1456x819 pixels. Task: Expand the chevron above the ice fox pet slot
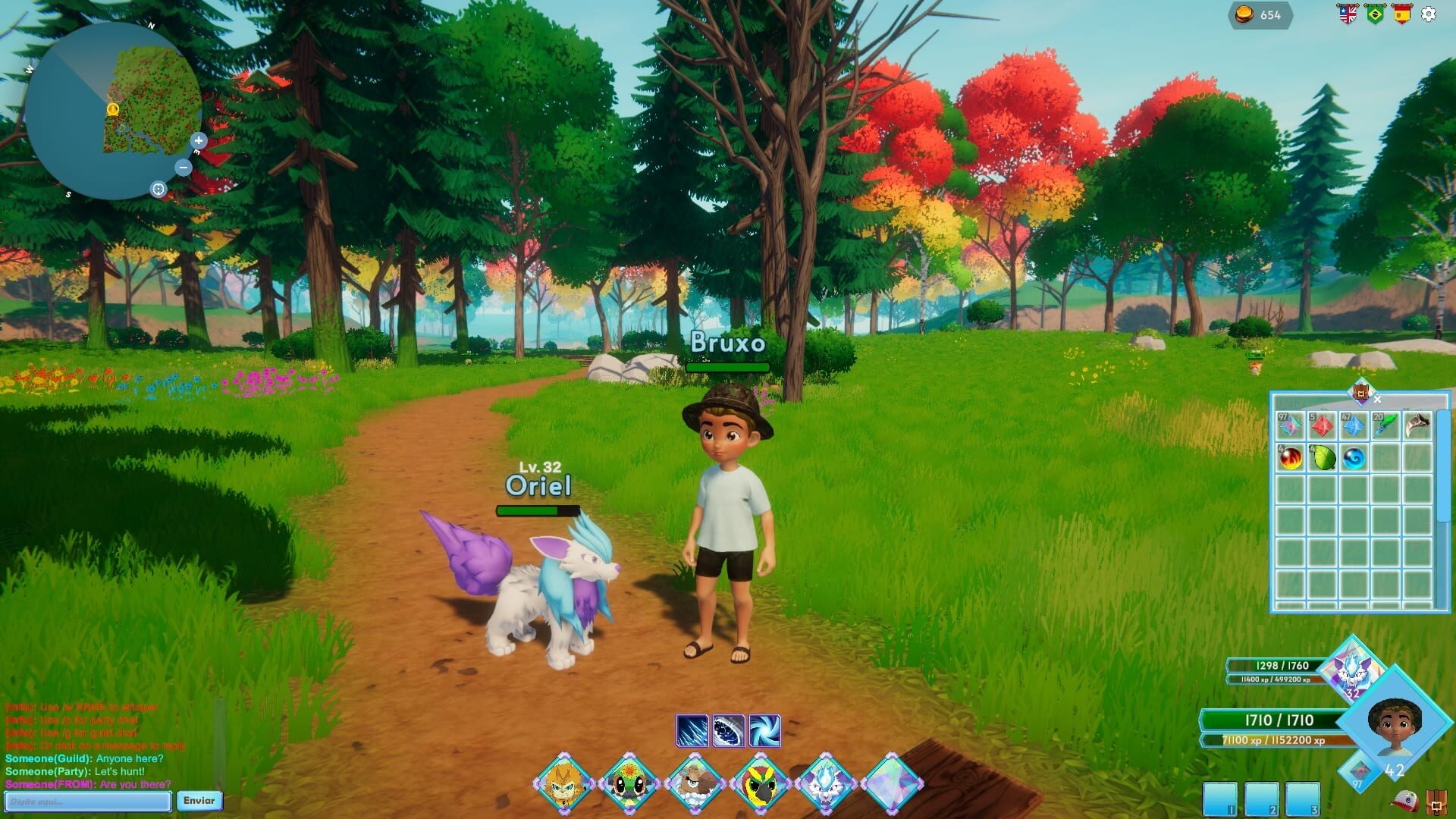click(x=826, y=755)
